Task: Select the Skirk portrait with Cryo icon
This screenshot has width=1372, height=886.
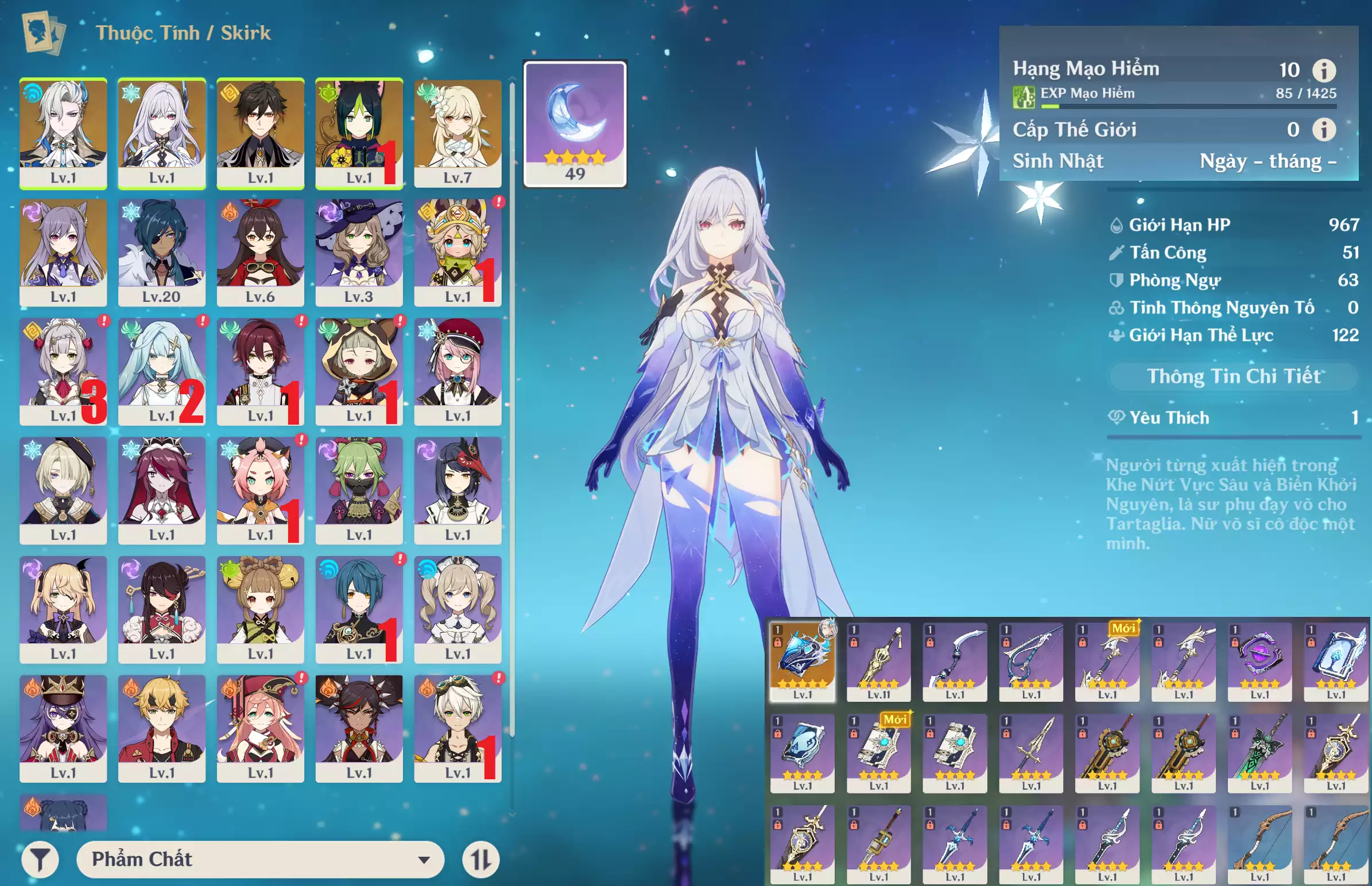Action: [162, 133]
